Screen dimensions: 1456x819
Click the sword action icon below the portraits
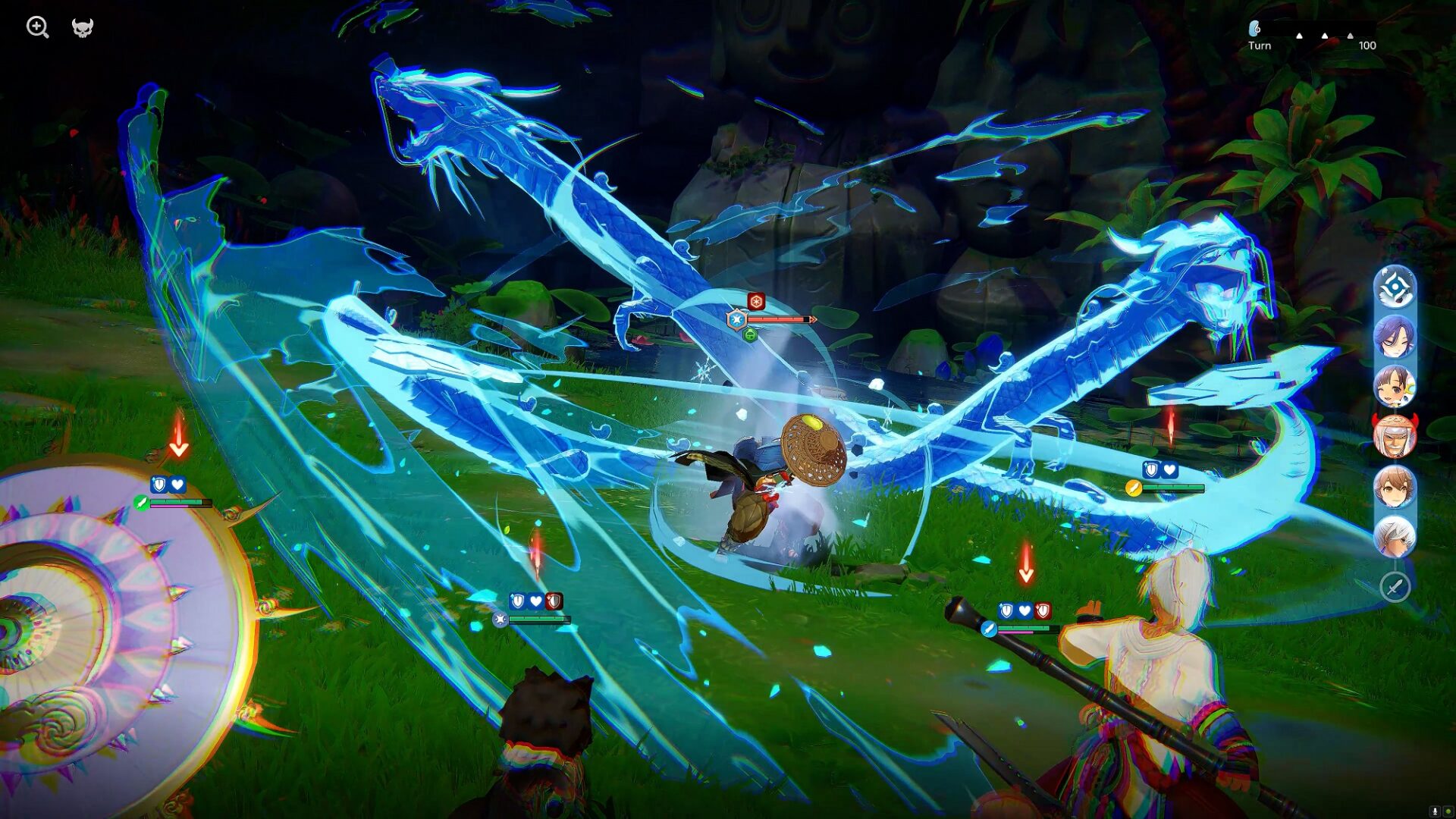click(x=1395, y=584)
